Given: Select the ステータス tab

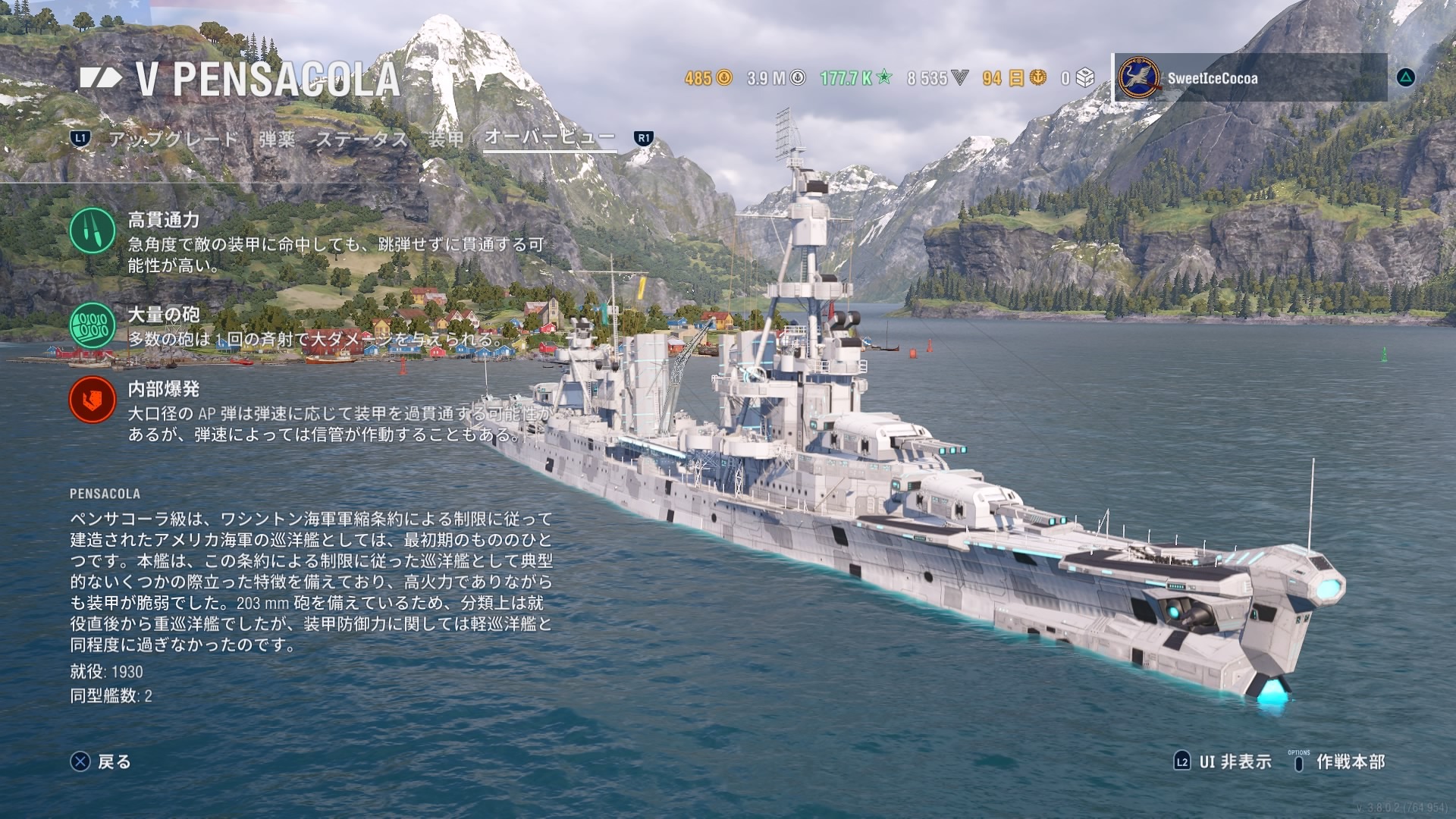Looking at the screenshot, I should (x=362, y=139).
